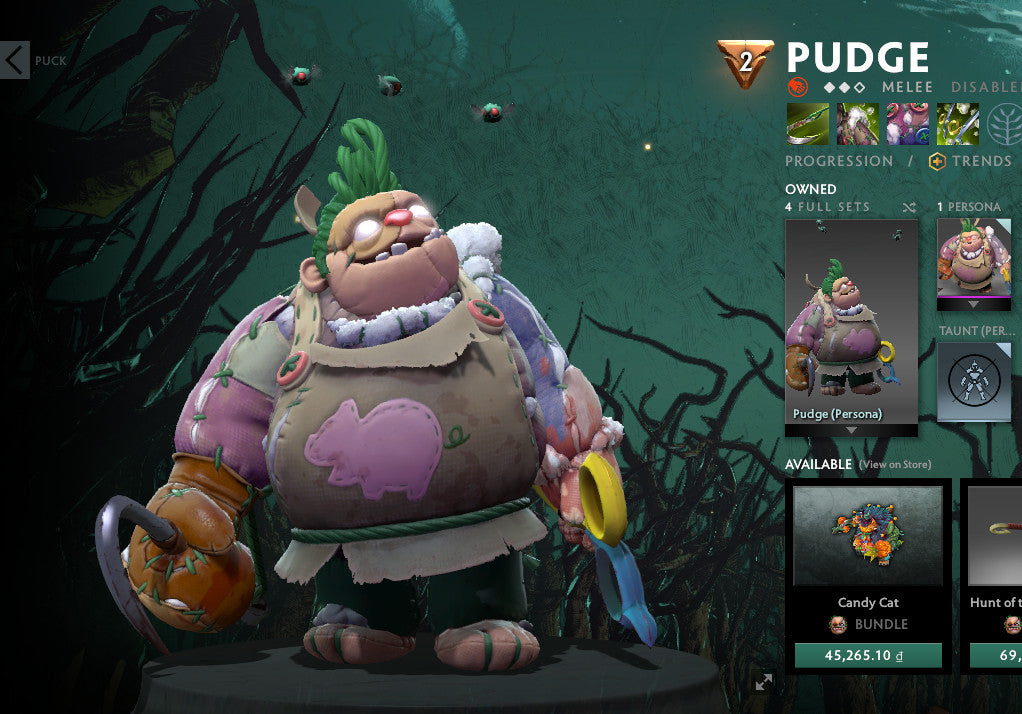Select Pudge's fourth ability icon
This screenshot has height=714, width=1022.
[x=957, y=125]
